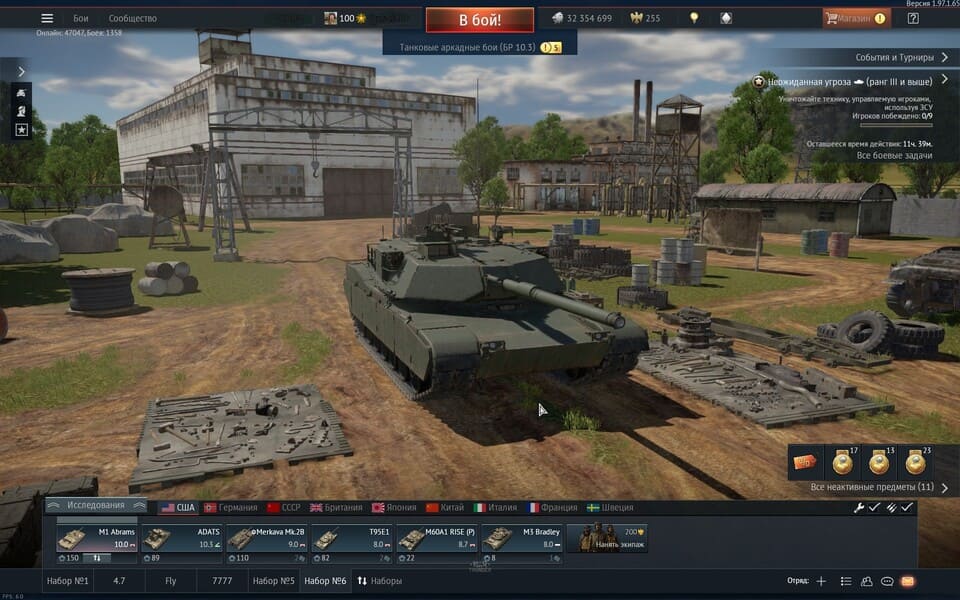The image size is (960, 600).
Task: Start battle with the В бой! button
Action: 479,19
